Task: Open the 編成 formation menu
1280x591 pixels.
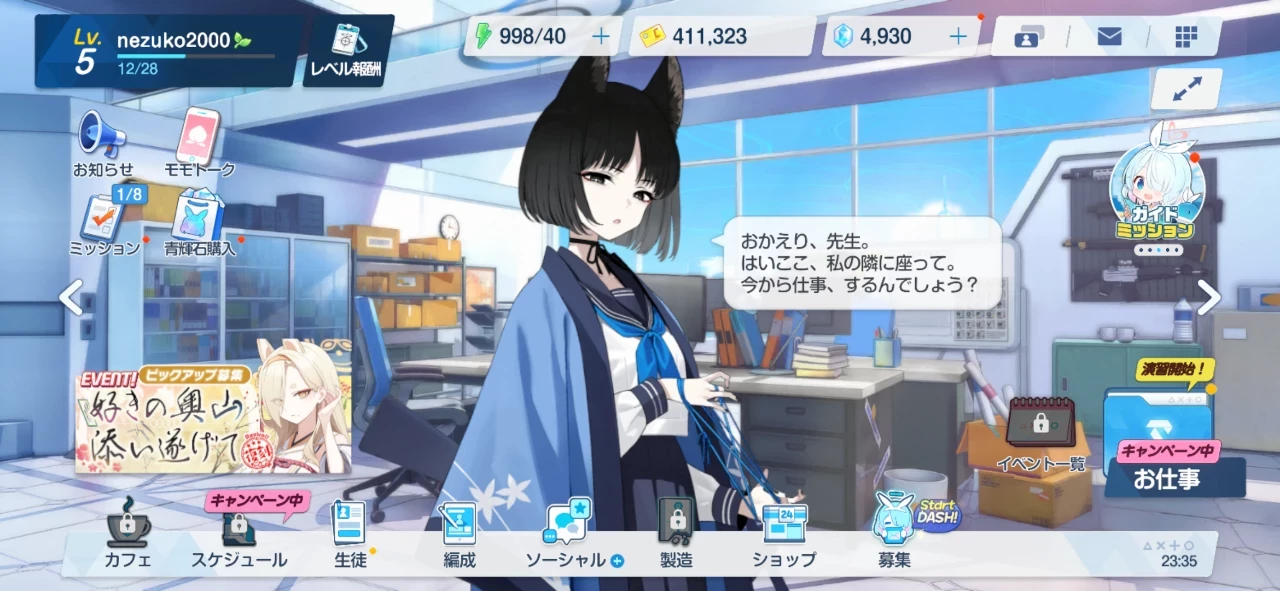Action: [459, 536]
